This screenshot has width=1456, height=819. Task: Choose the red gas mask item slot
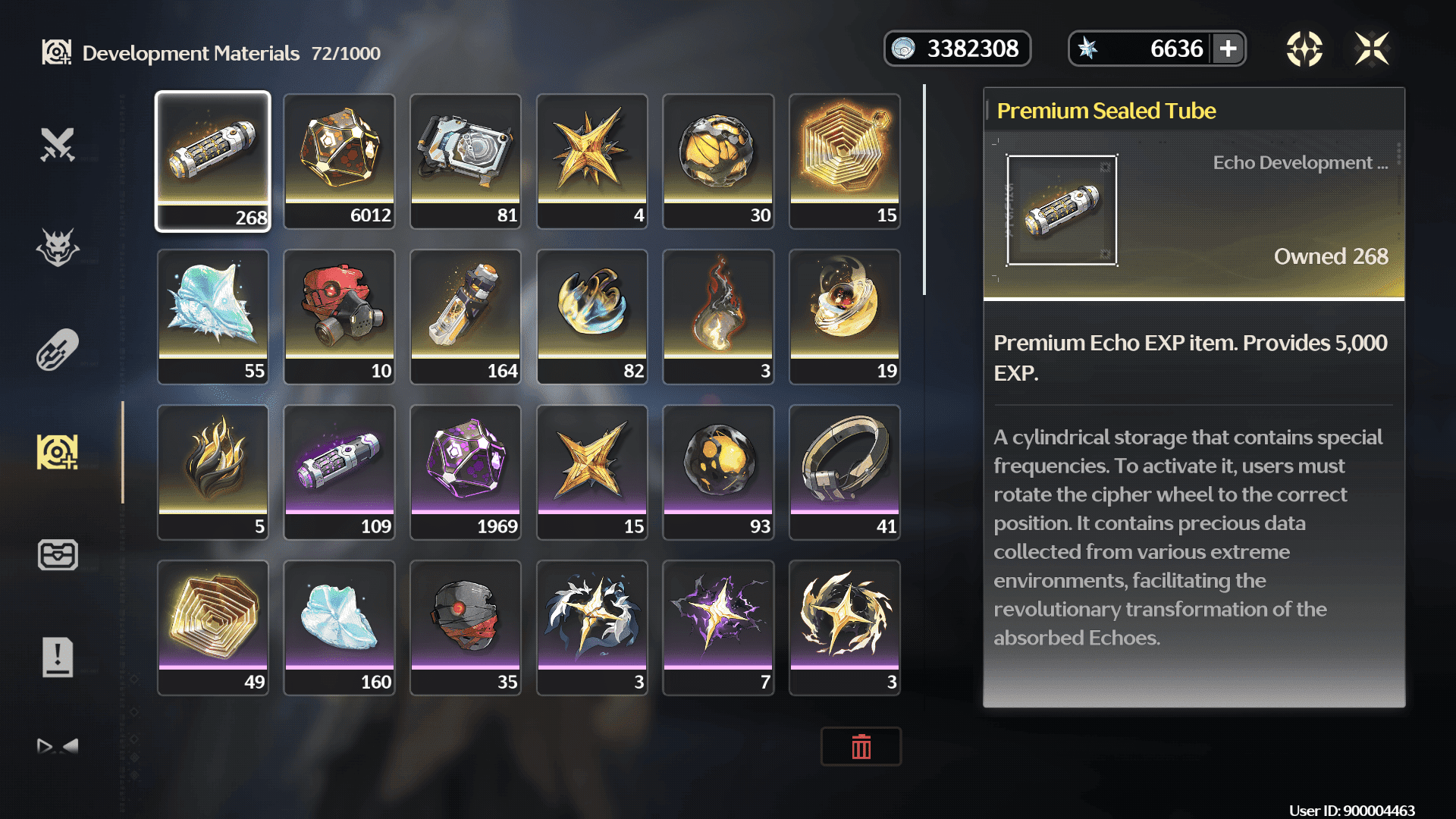coord(339,316)
